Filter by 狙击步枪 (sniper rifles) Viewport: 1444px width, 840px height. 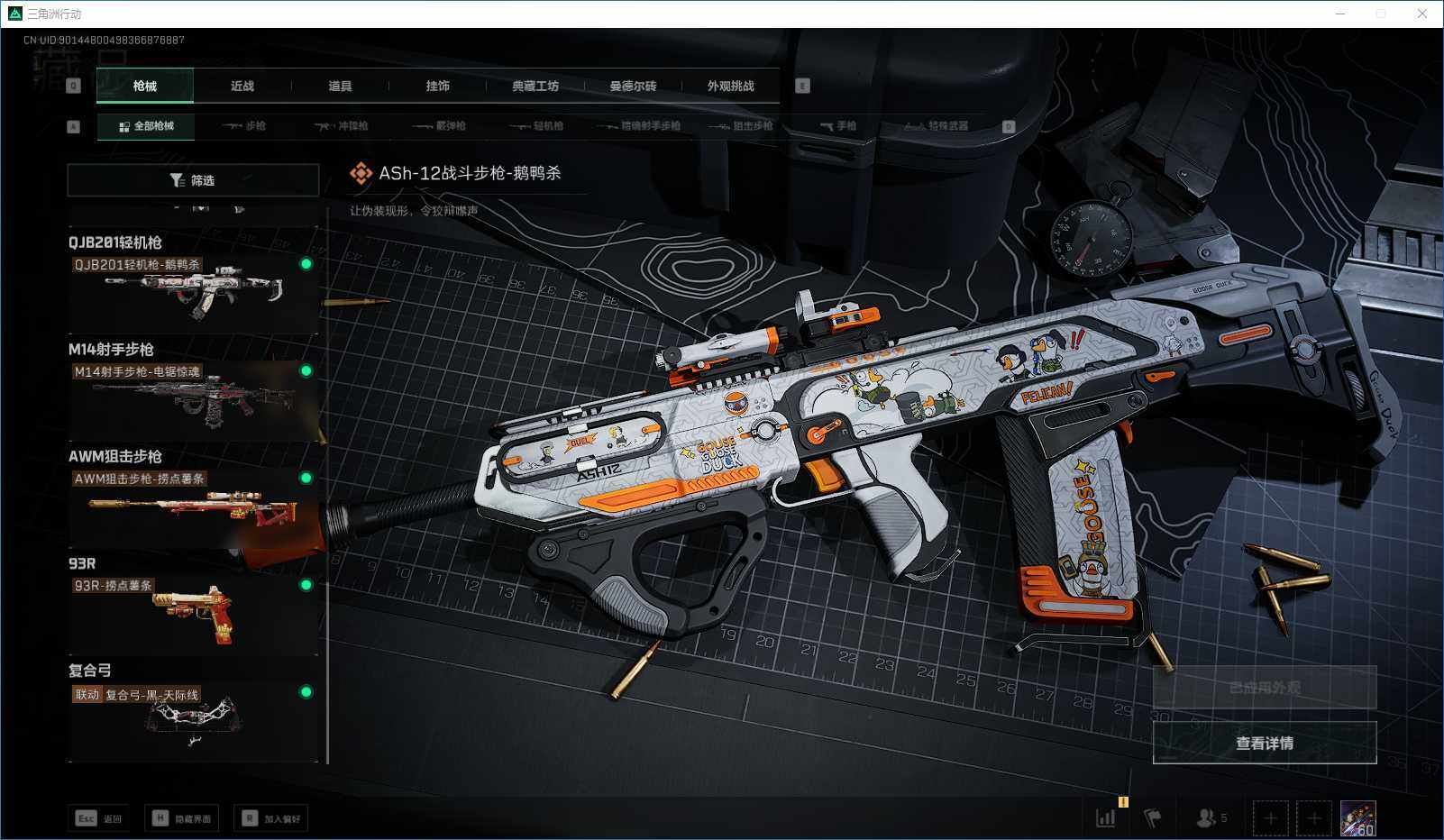click(x=741, y=126)
